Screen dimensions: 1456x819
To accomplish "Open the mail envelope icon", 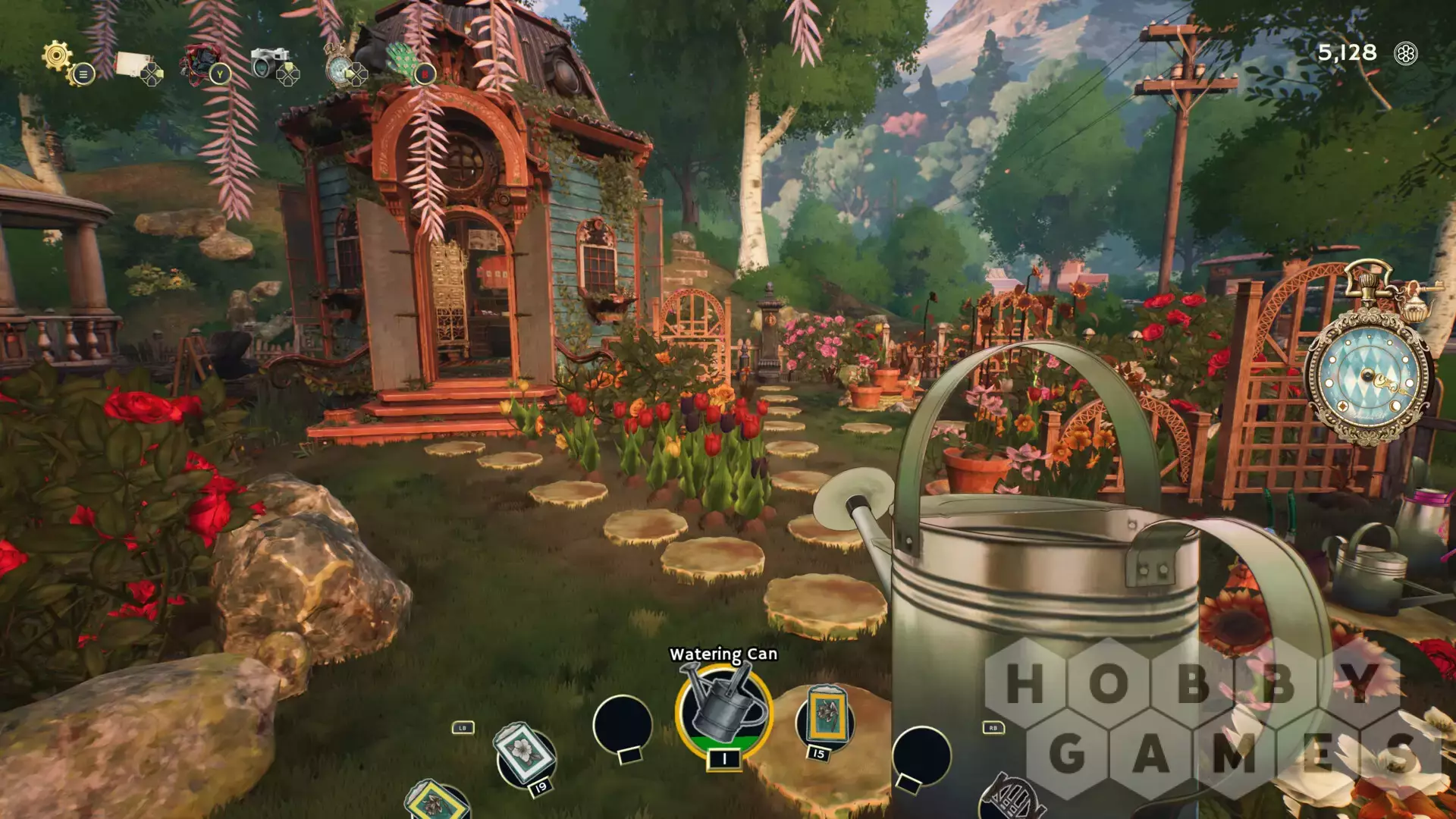I will point(134,64).
